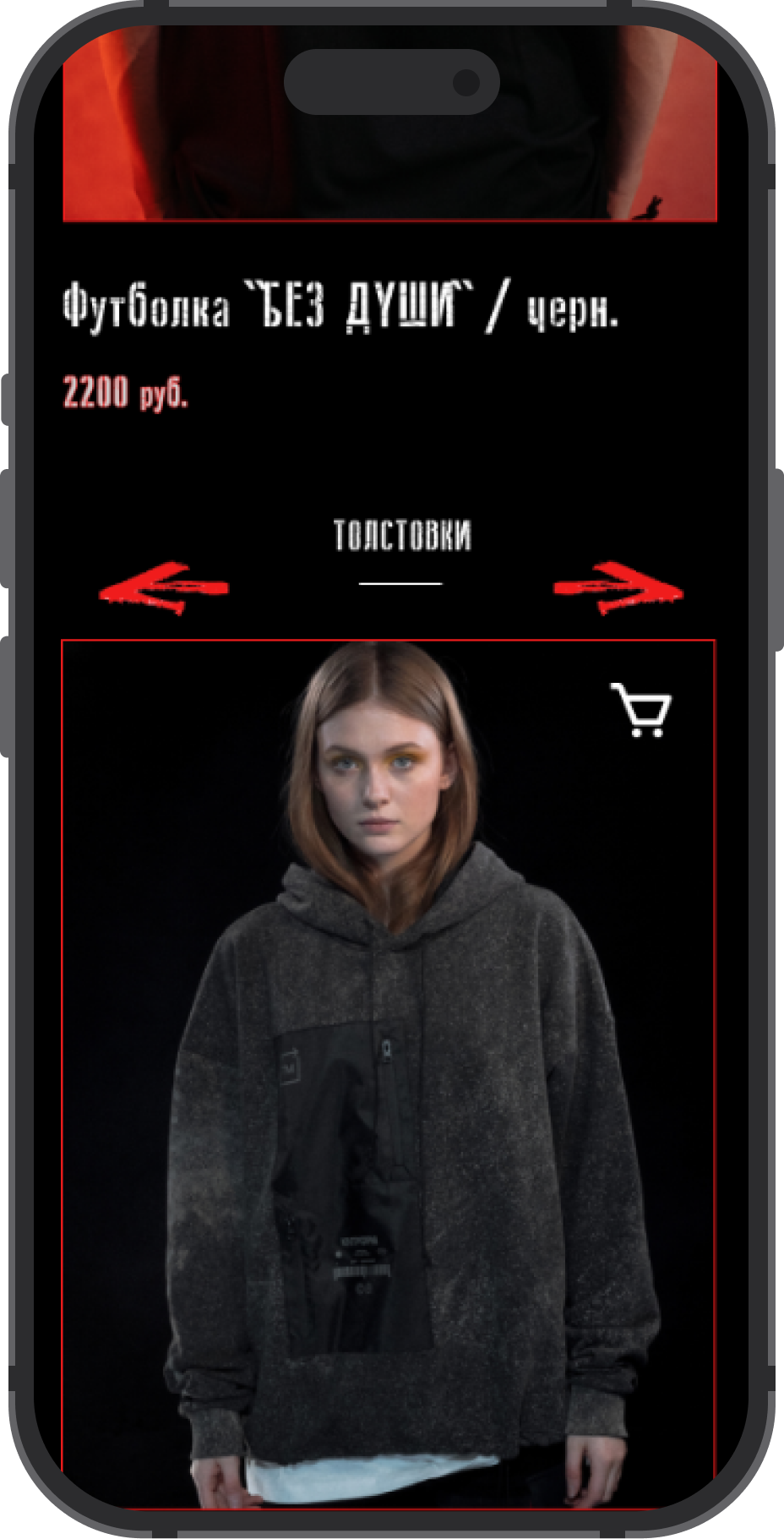The height and width of the screenshot is (1539, 784).
Task: Open the grey hoodie product photo
Action: coord(389,1099)
